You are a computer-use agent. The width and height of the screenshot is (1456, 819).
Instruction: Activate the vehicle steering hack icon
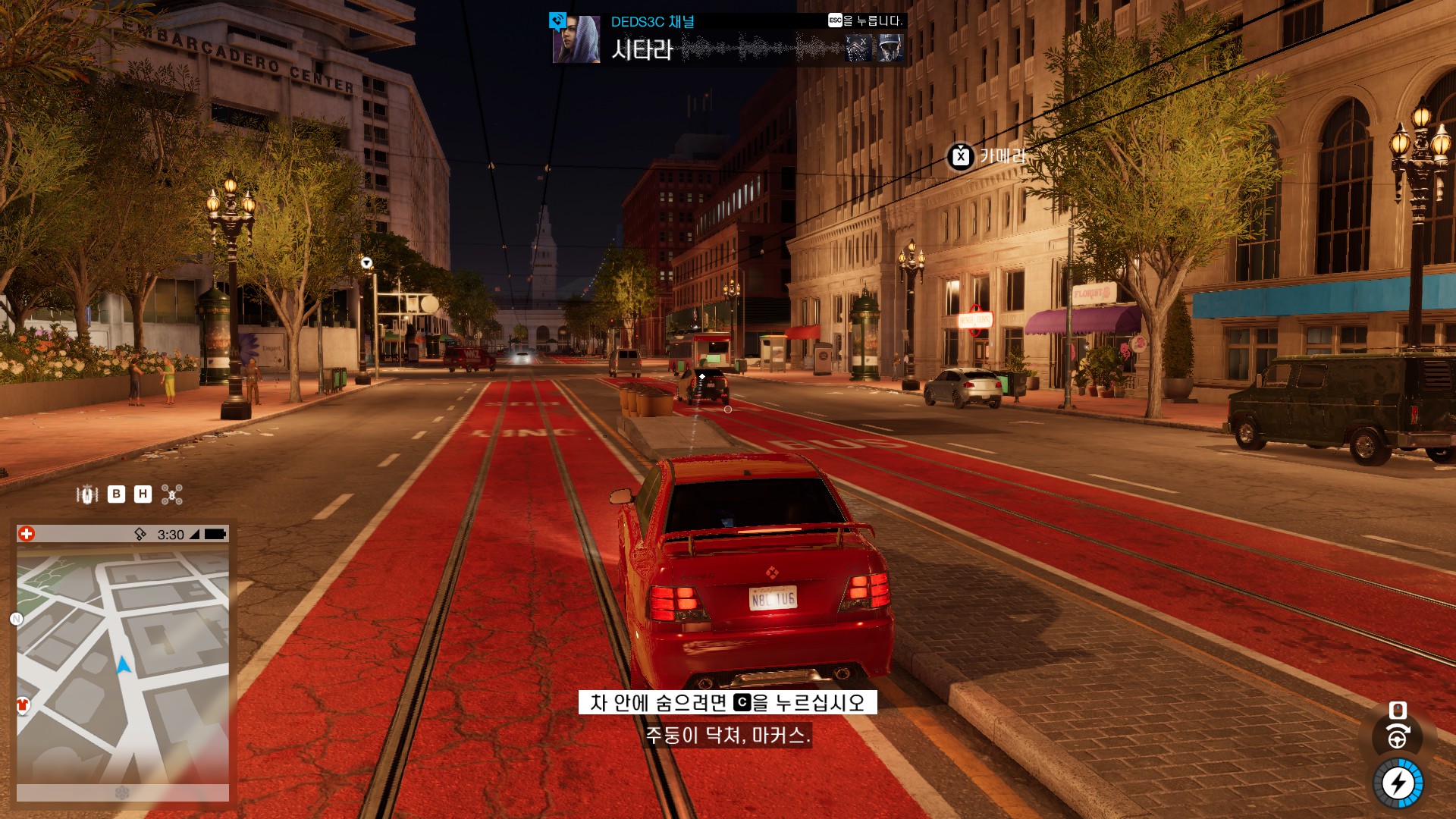[x=1398, y=737]
